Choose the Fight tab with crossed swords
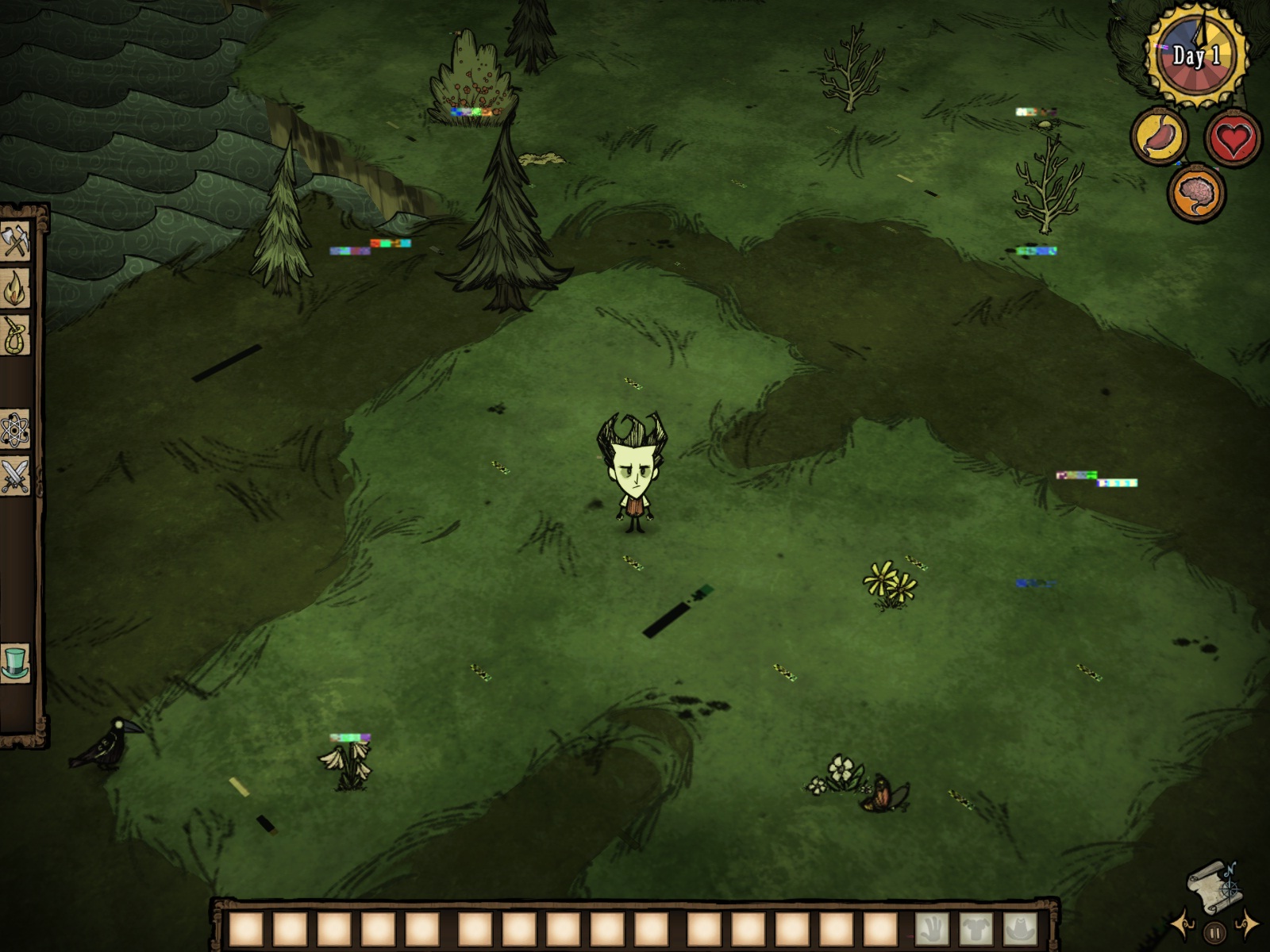 point(15,477)
